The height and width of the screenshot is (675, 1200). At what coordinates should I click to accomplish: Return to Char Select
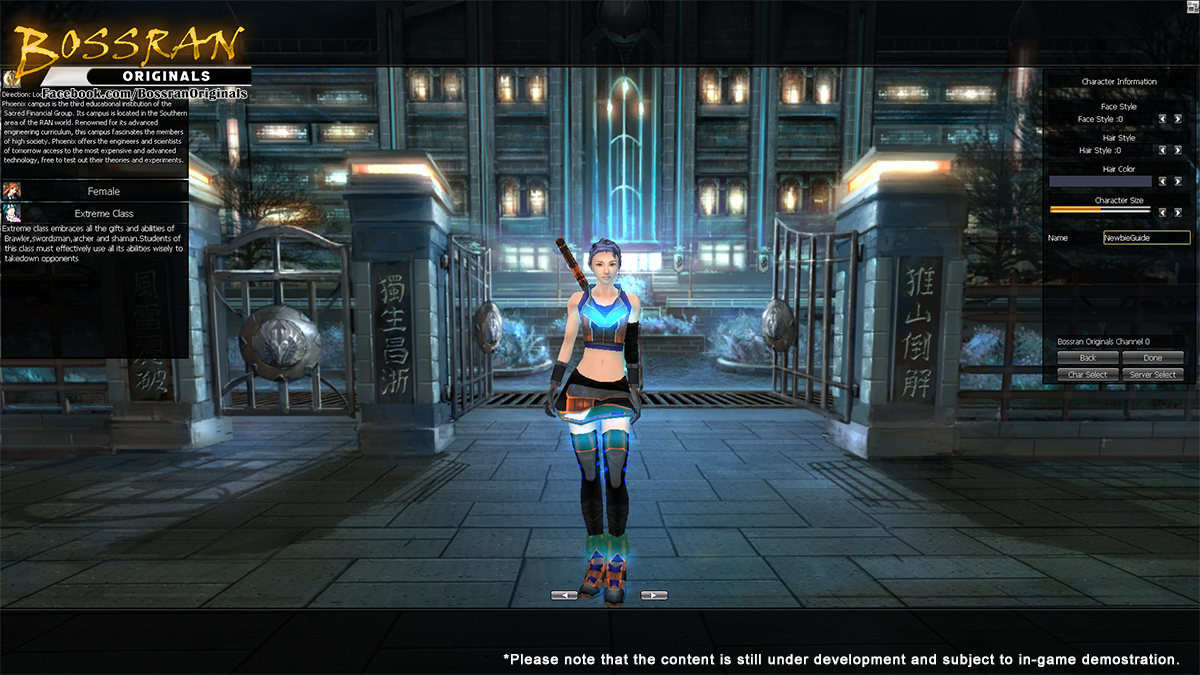click(1088, 375)
